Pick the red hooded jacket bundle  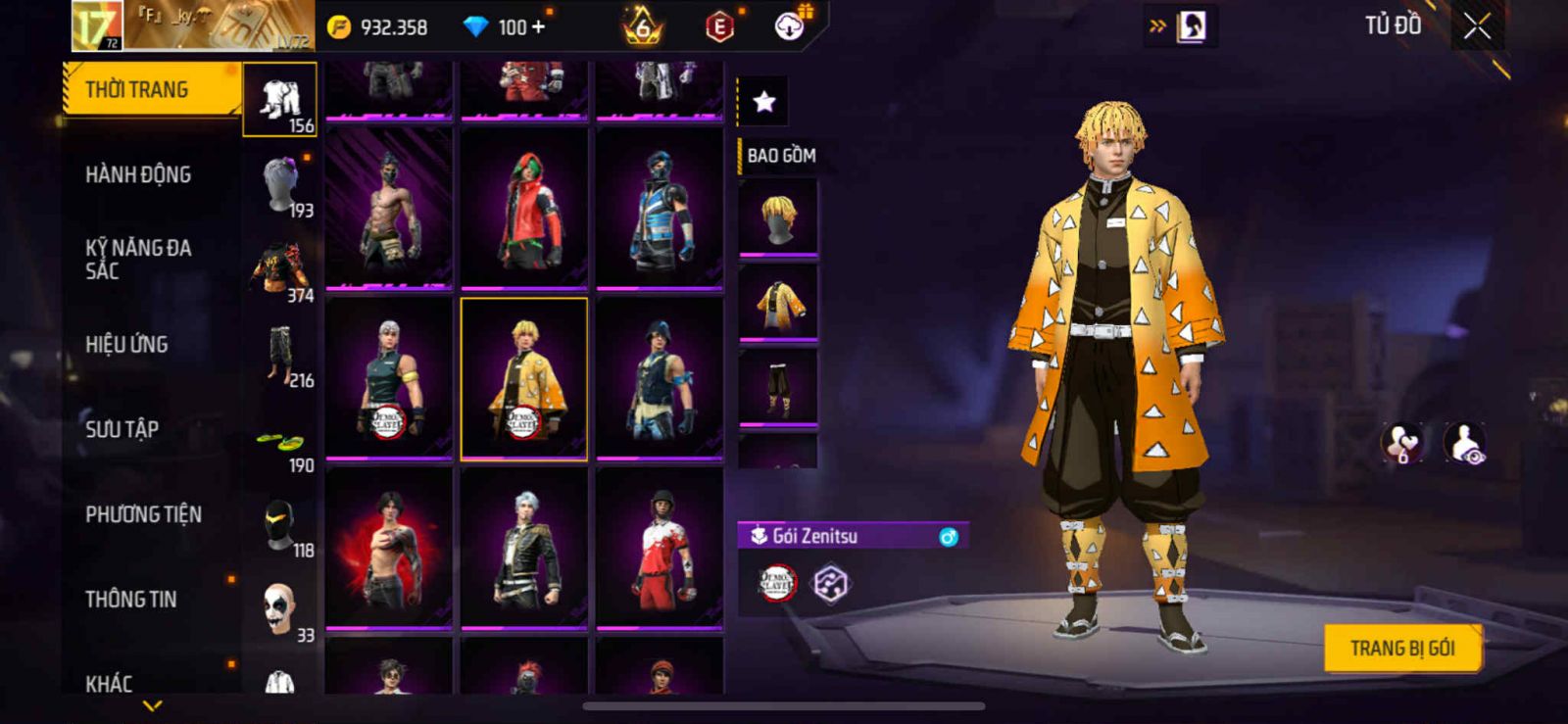tap(524, 209)
